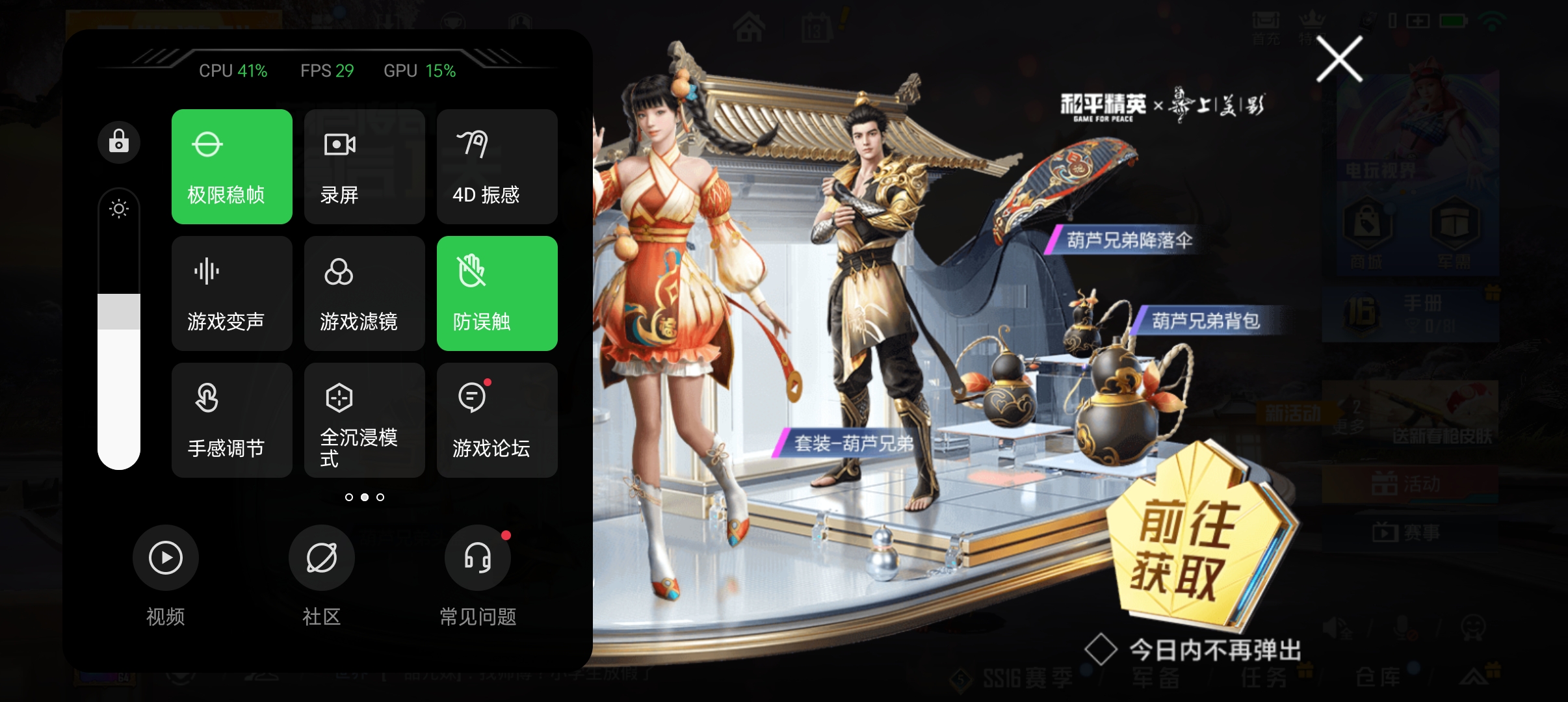The height and width of the screenshot is (702, 1568).
Task: Open the 游戏论坛 game forum
Action: [x=496, y=420]
